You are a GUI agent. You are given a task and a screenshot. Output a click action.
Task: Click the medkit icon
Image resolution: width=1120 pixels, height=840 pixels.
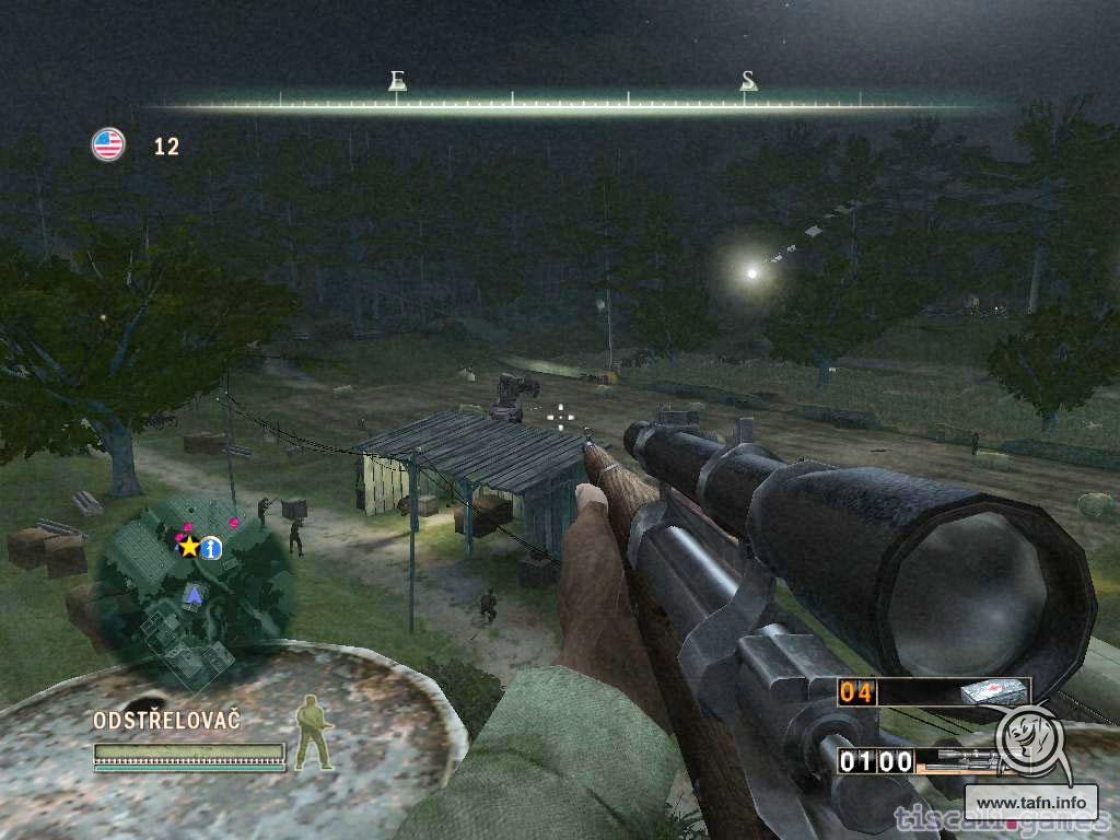(x=993, y=692)
